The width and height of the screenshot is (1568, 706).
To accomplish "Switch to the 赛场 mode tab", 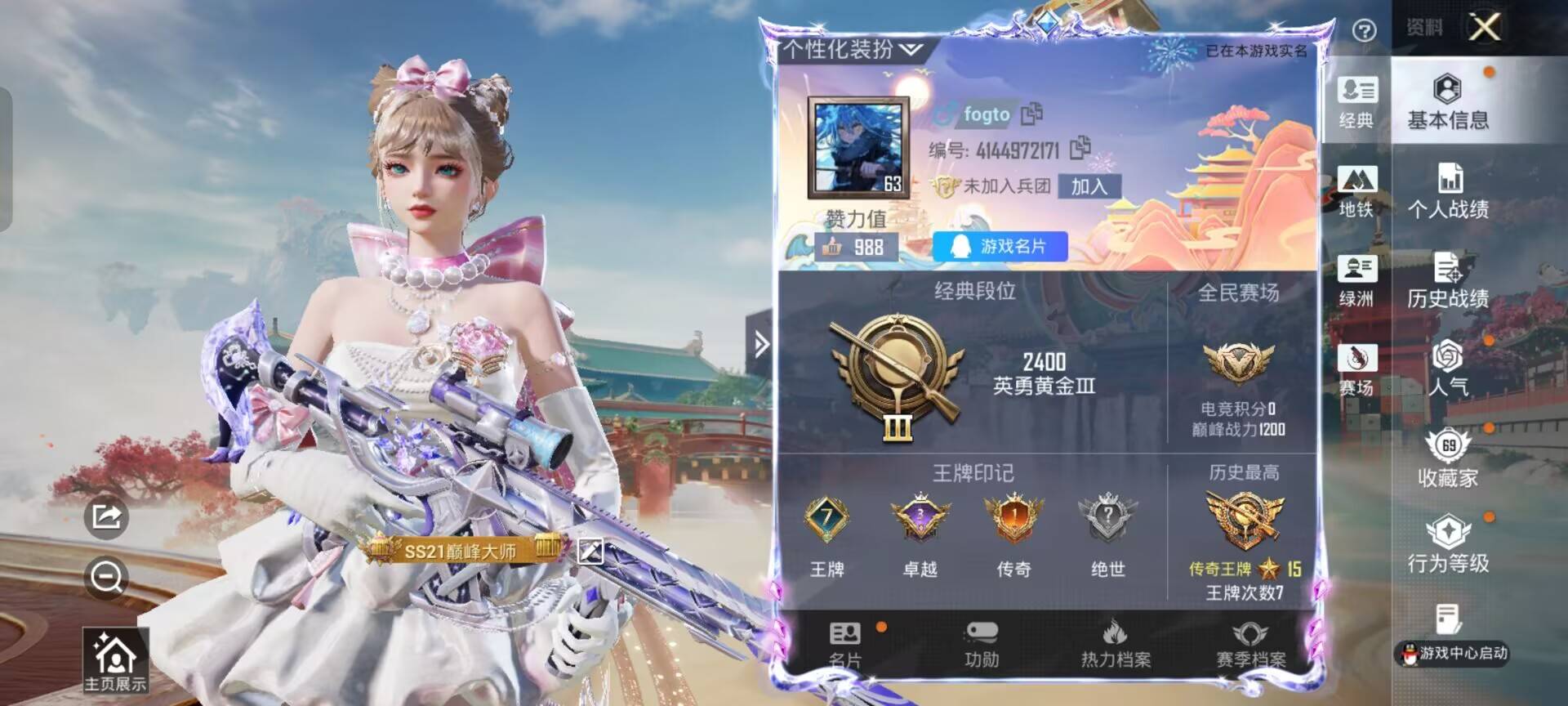I will tap(1356, 369).
